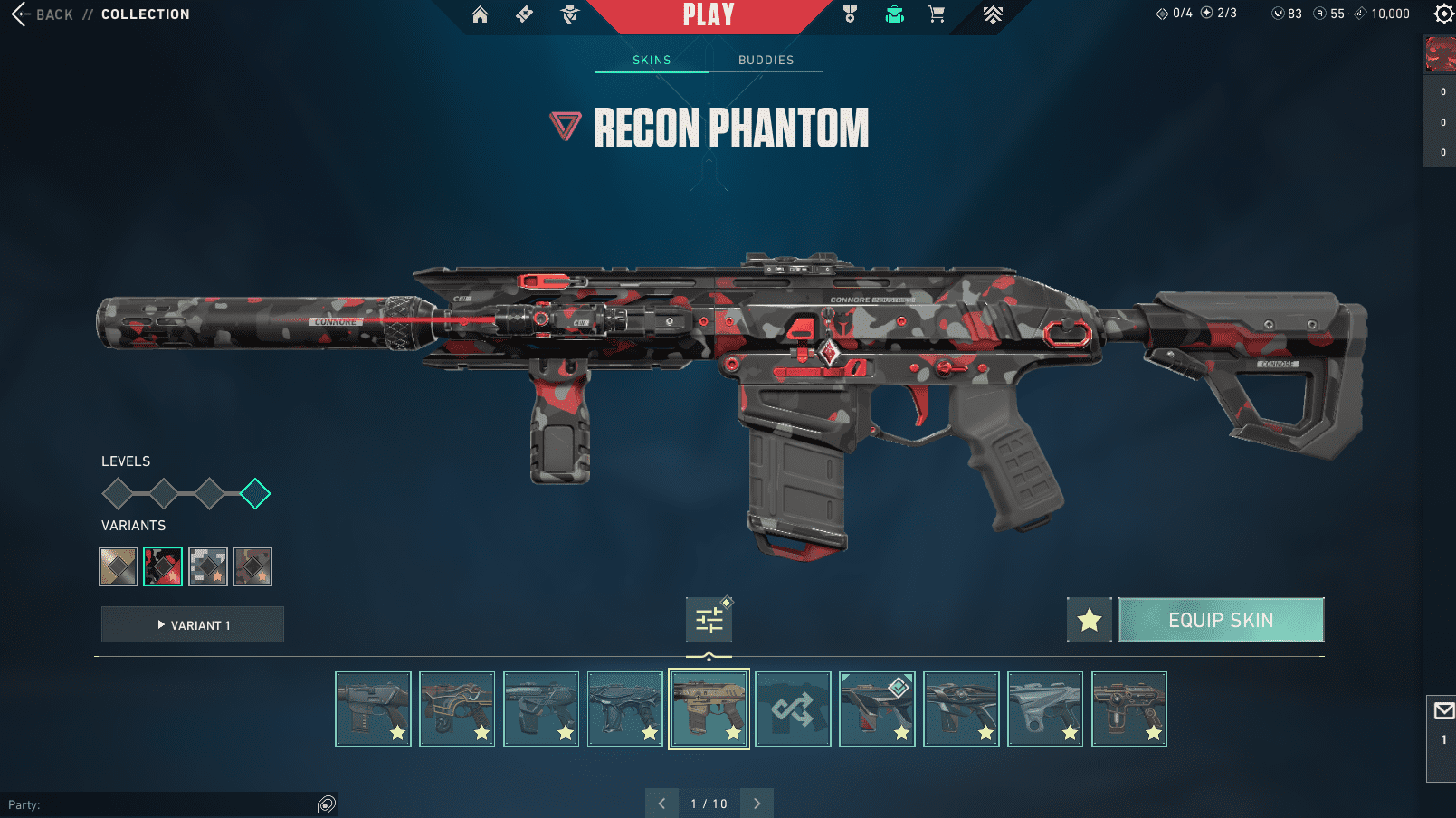1456x818 pixels.
Task: Open the home screen icon
Action: click(x=480, y=14)
